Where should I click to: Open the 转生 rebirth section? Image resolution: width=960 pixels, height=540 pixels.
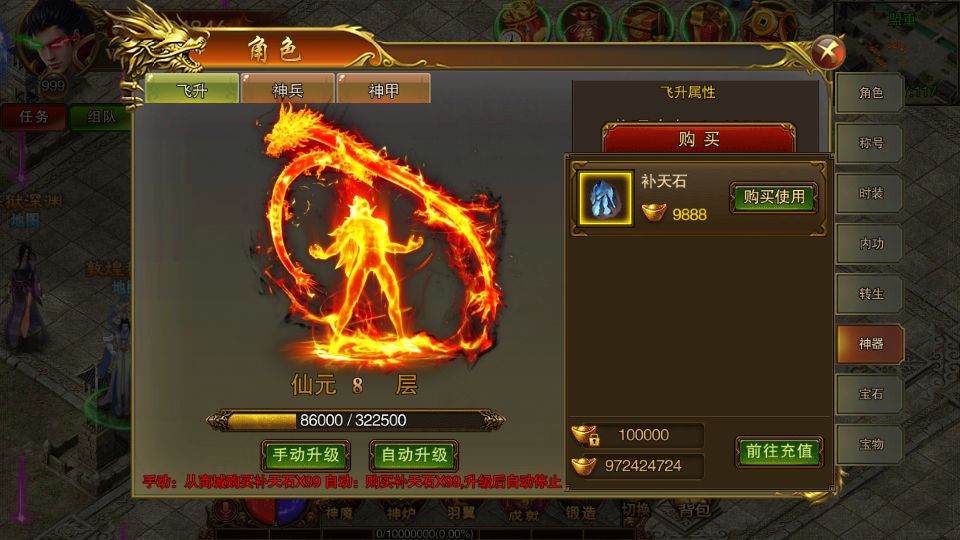click(x=871, y=294)
